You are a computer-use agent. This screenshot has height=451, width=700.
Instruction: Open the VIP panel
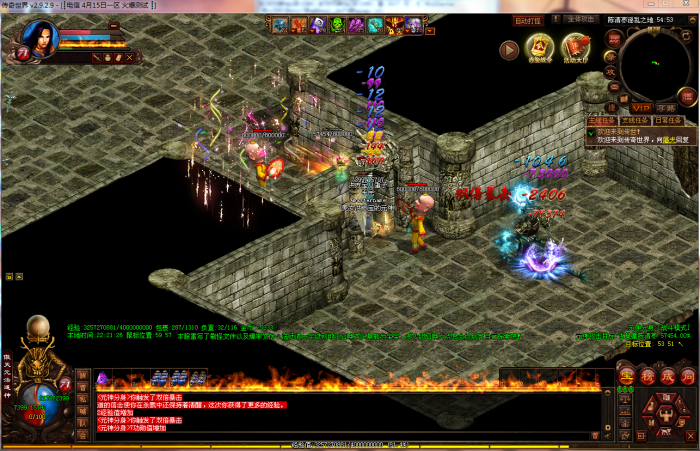click(x=640, y=107)
